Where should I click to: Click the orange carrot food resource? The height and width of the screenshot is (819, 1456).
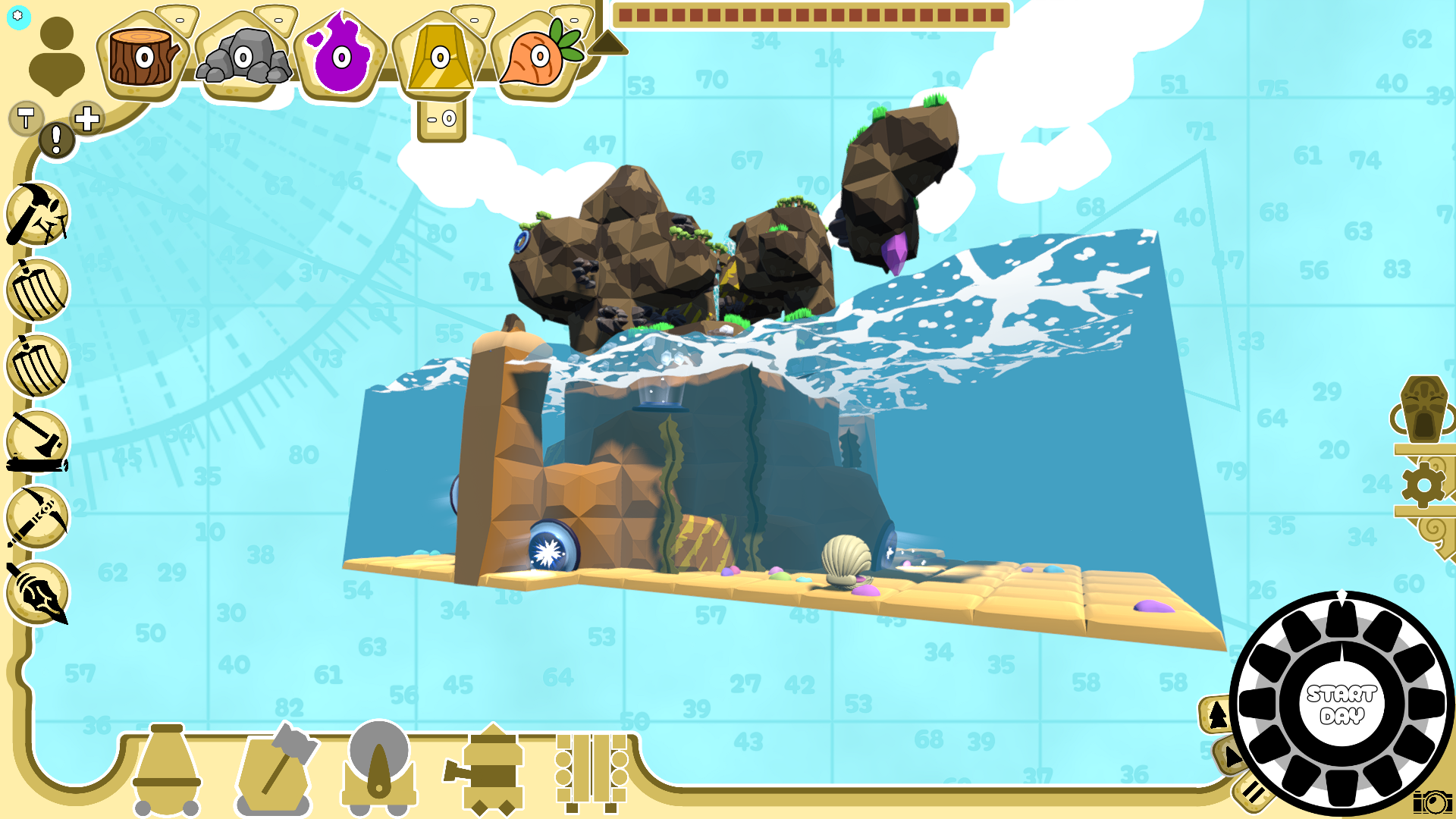[539, 57]
